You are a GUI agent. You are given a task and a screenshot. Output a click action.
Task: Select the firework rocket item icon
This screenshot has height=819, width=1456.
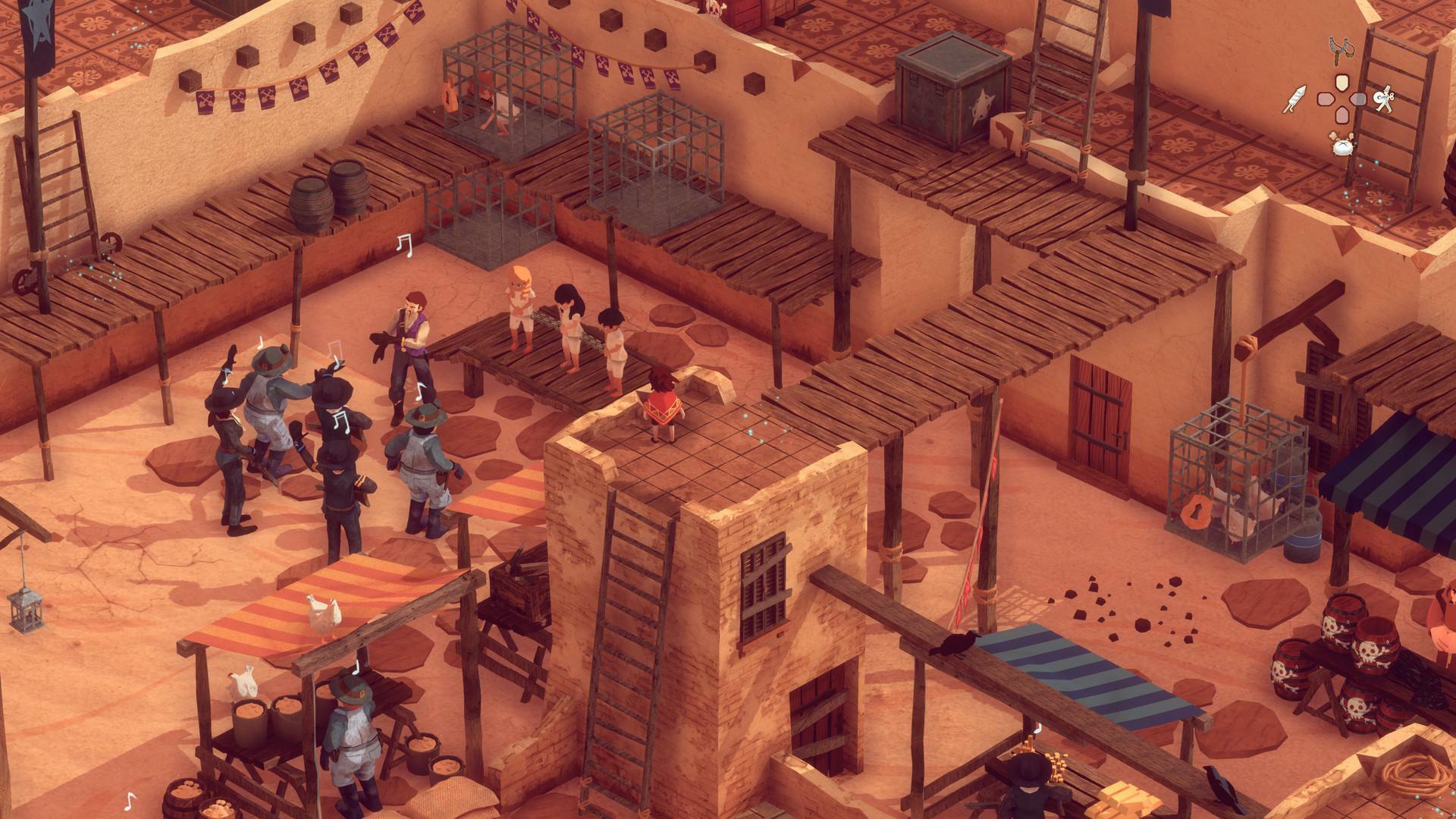point(1294,99)
